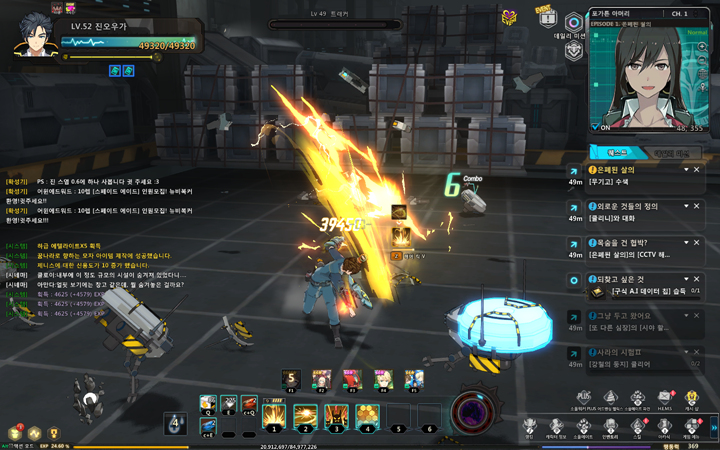Open the H.E.M.S menu icon
This screenshot has height=450, width=720.
coord(665,399)
